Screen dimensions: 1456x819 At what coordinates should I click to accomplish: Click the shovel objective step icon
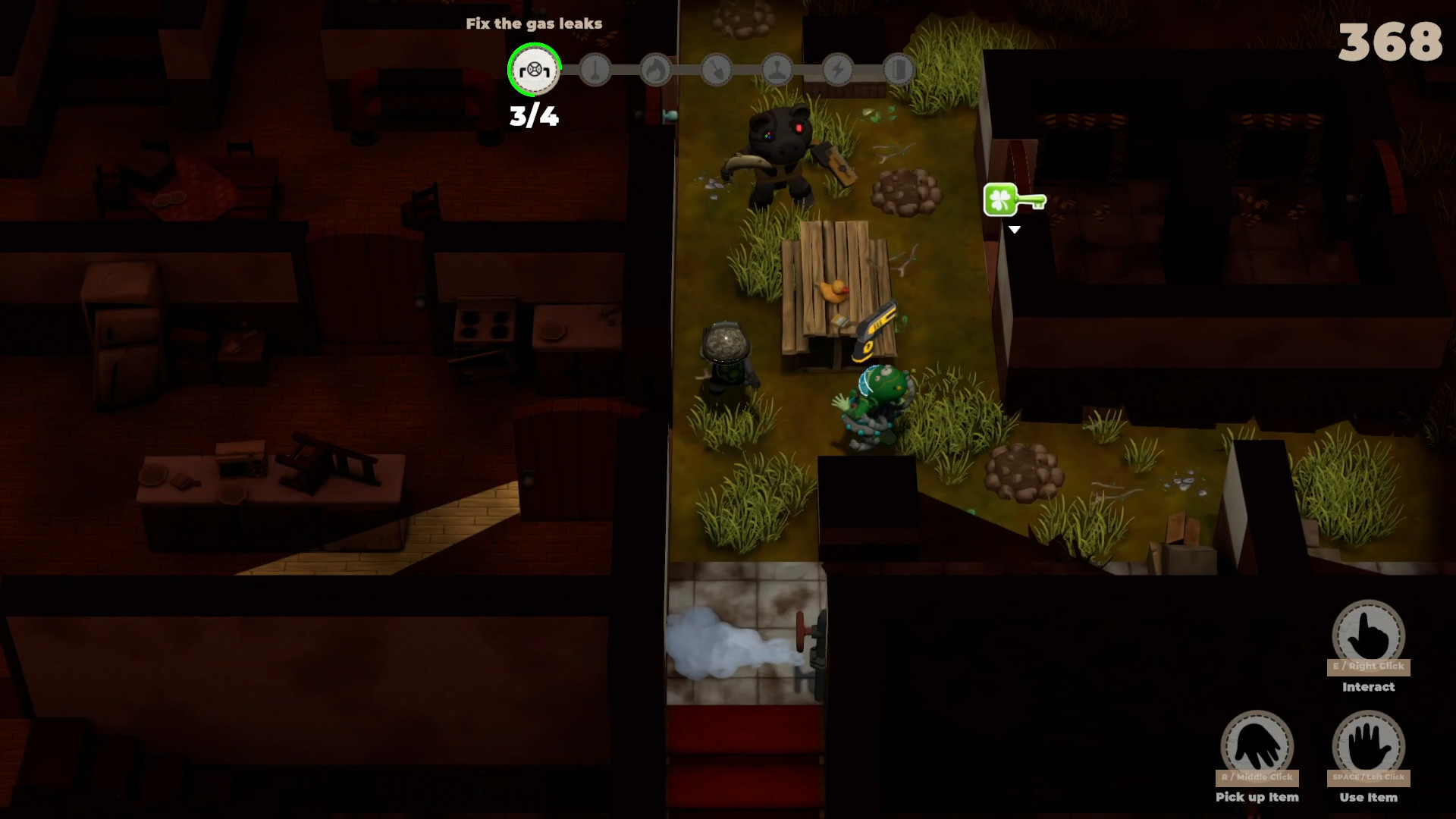pos(716,70)
